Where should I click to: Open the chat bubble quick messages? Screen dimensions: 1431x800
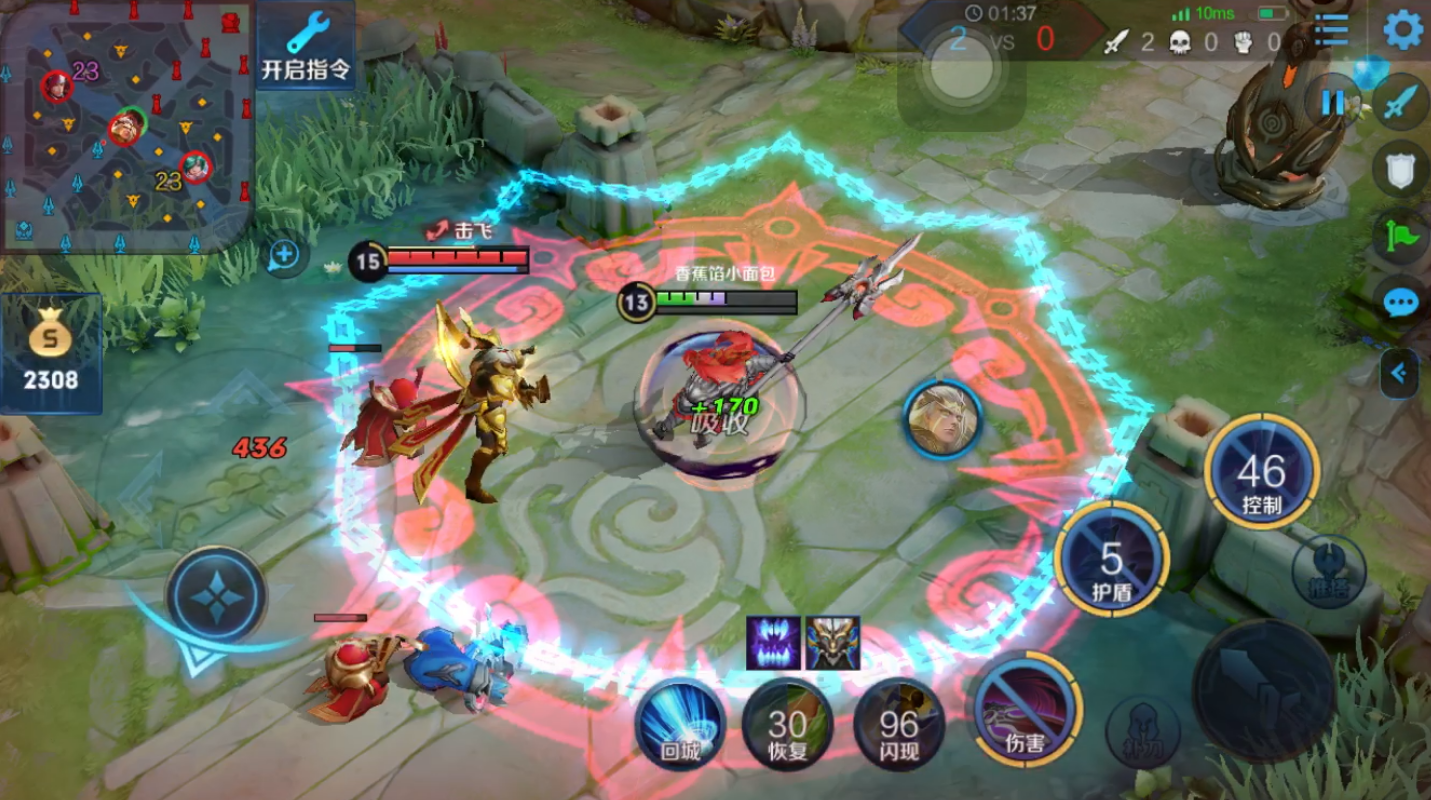click(x=1401, y=301)
